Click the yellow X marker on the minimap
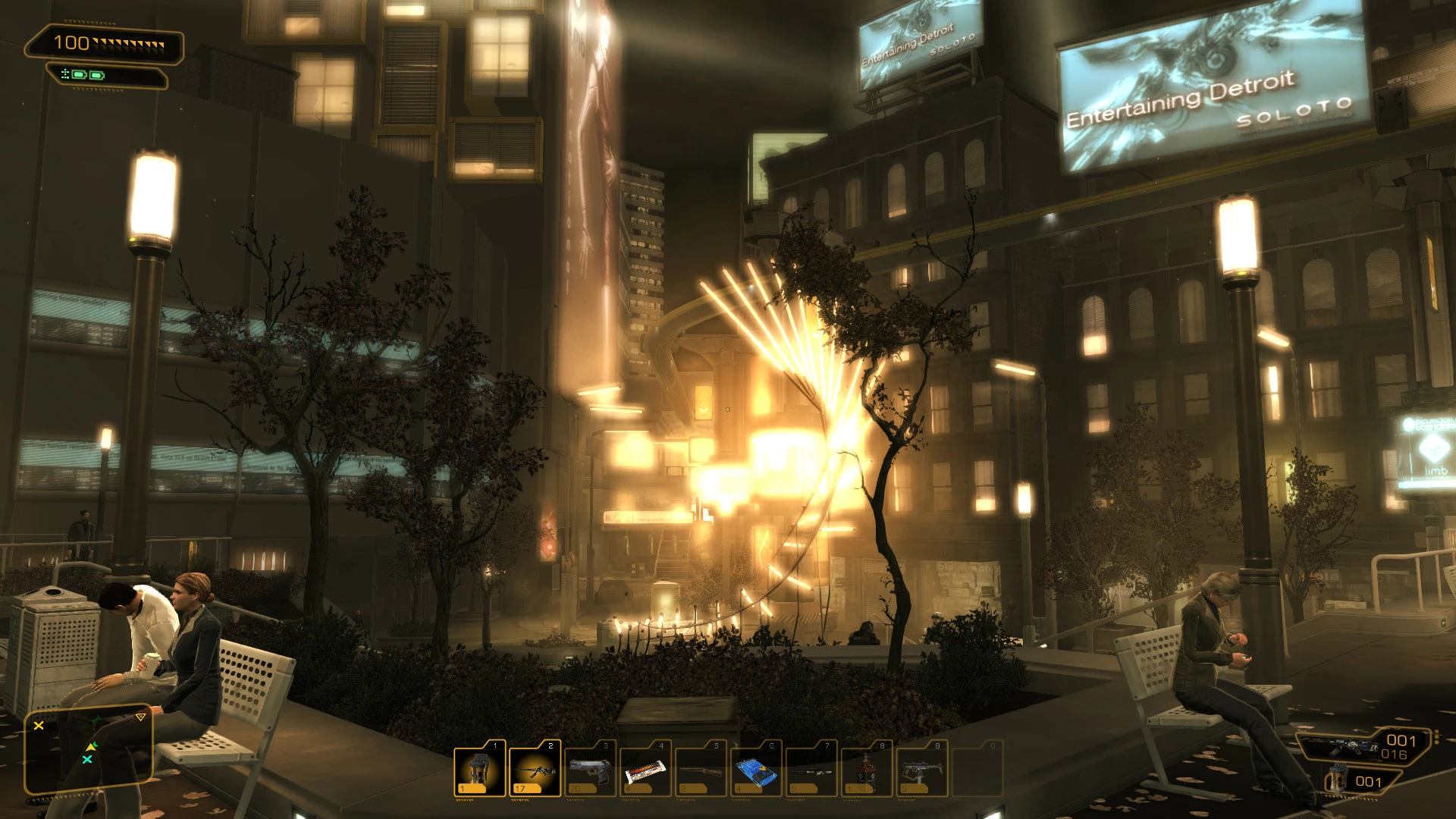Image resolution: width=1456 pixels, height=819 pixels. pyautogui.click(x=38, y=726)
